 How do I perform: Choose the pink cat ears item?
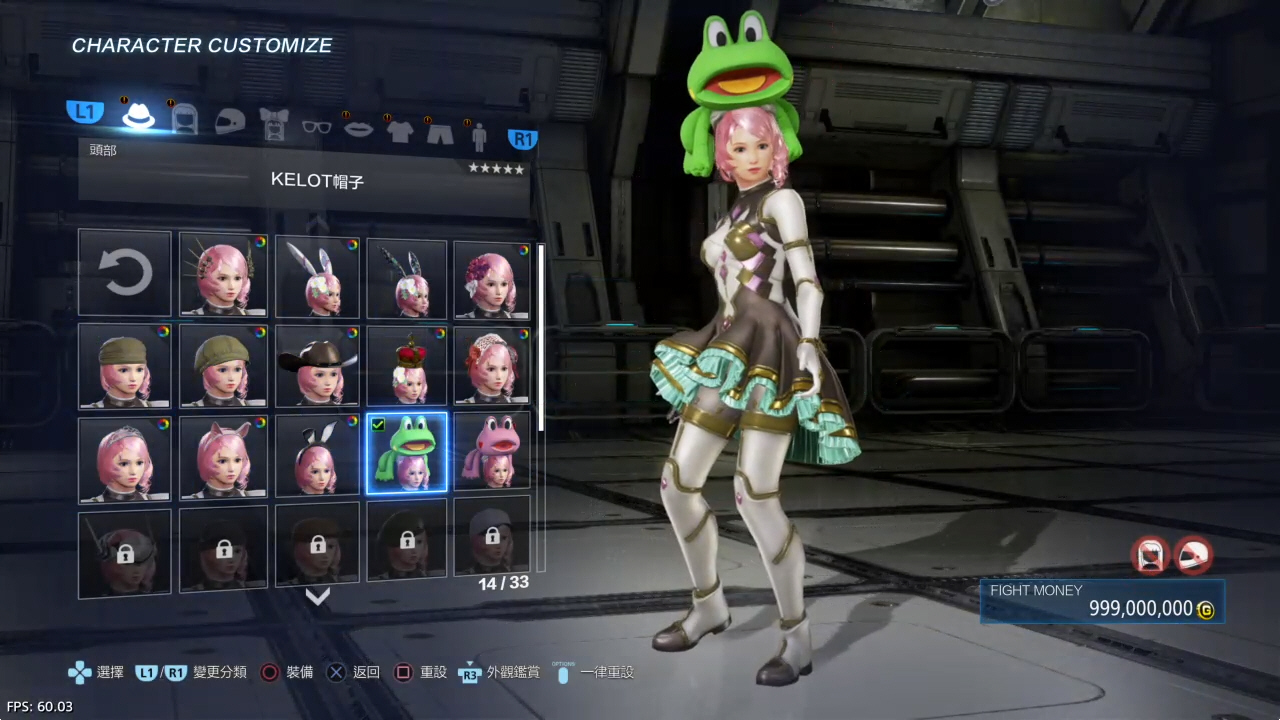223,457
